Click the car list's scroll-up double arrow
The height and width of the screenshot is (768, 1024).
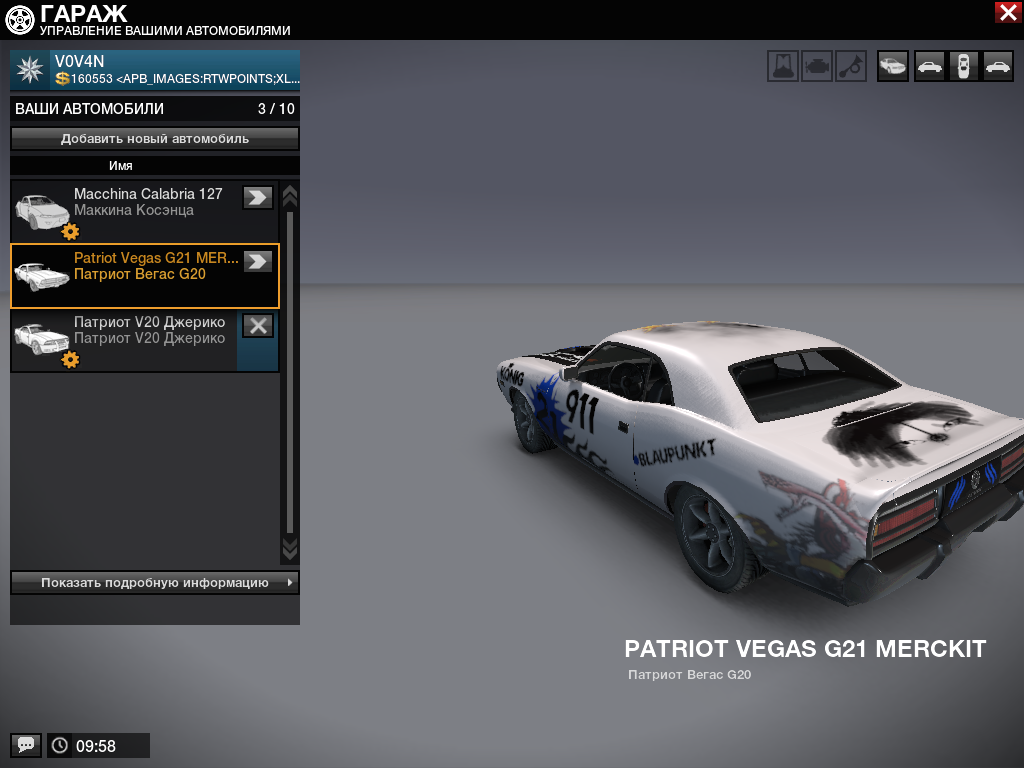coord(290,194)
